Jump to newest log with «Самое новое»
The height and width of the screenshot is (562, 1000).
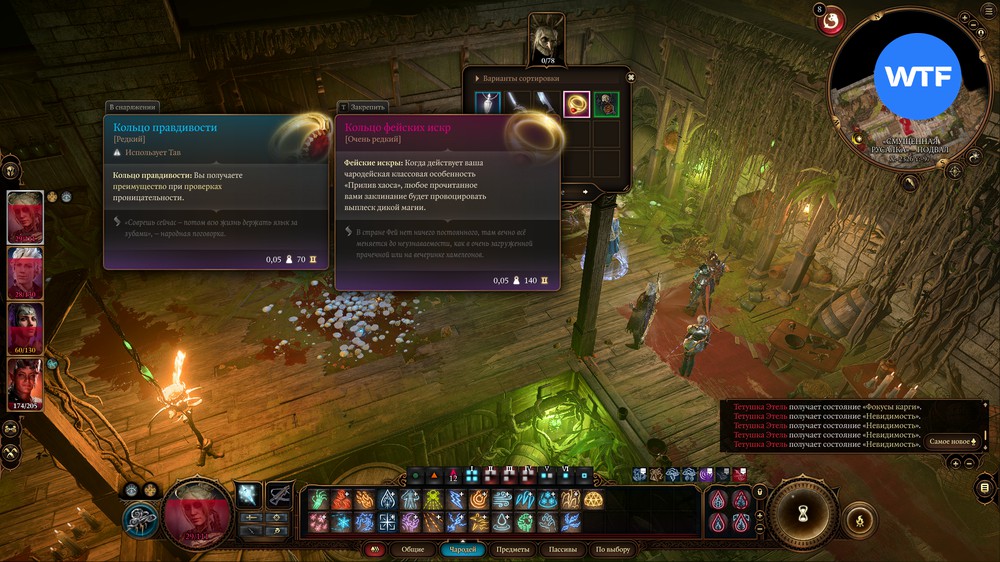point(952,441)
